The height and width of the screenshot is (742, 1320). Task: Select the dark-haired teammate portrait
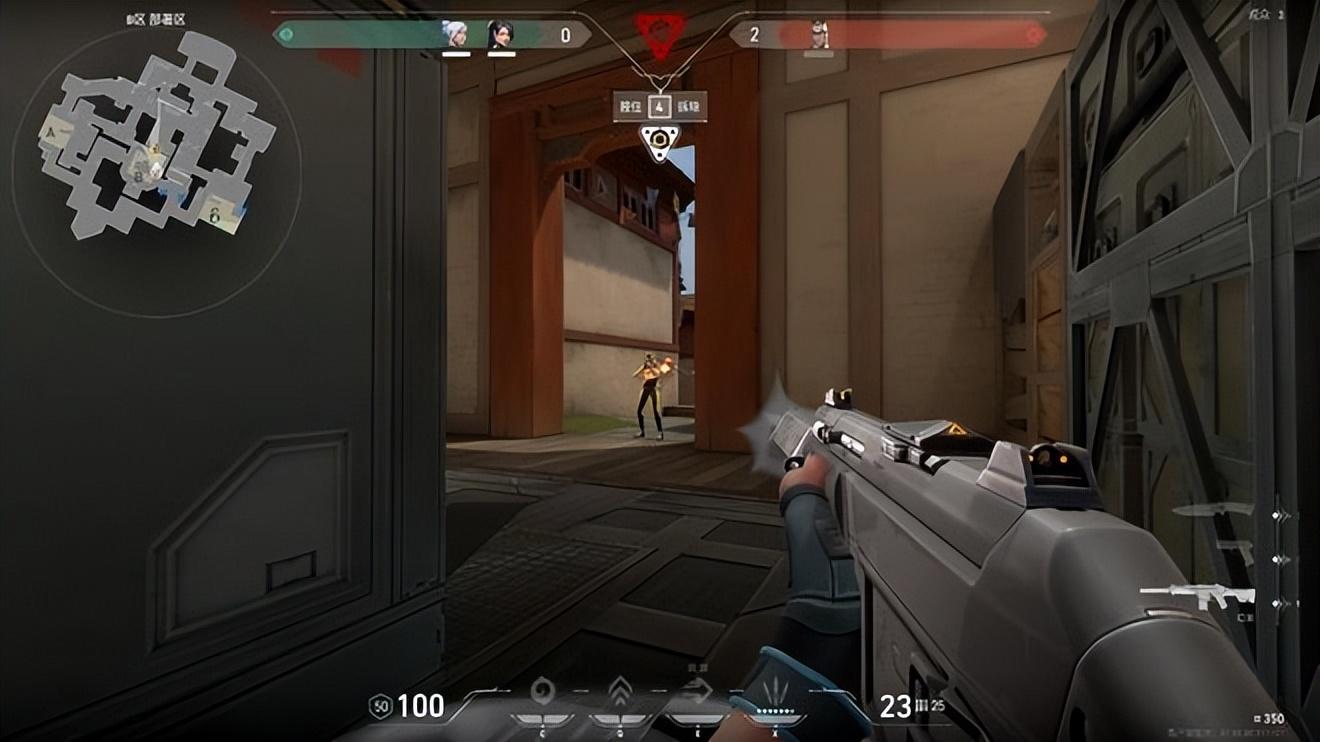pos(500,35)
